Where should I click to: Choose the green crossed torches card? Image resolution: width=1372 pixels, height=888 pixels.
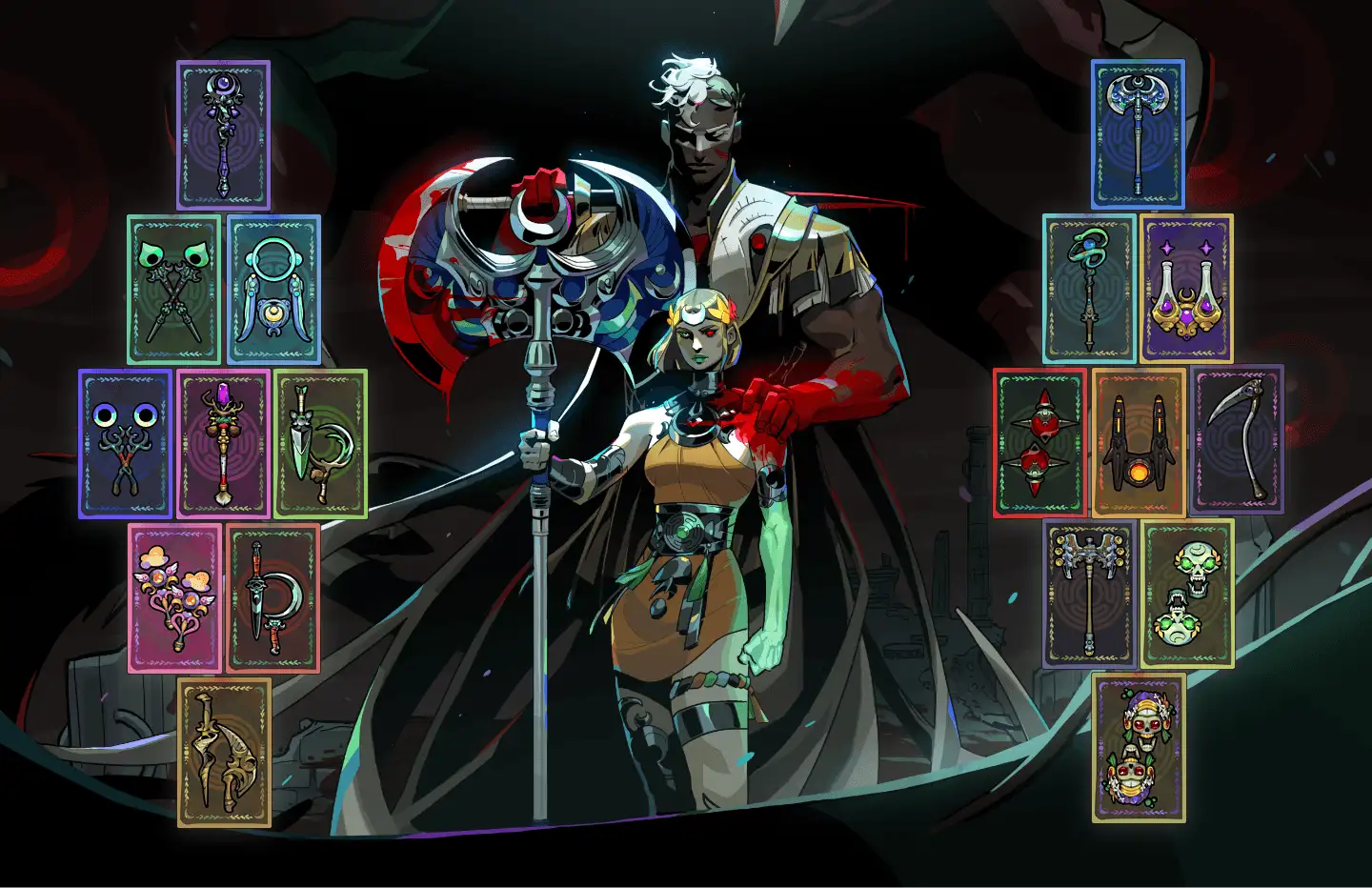click(x=174, y=290)
